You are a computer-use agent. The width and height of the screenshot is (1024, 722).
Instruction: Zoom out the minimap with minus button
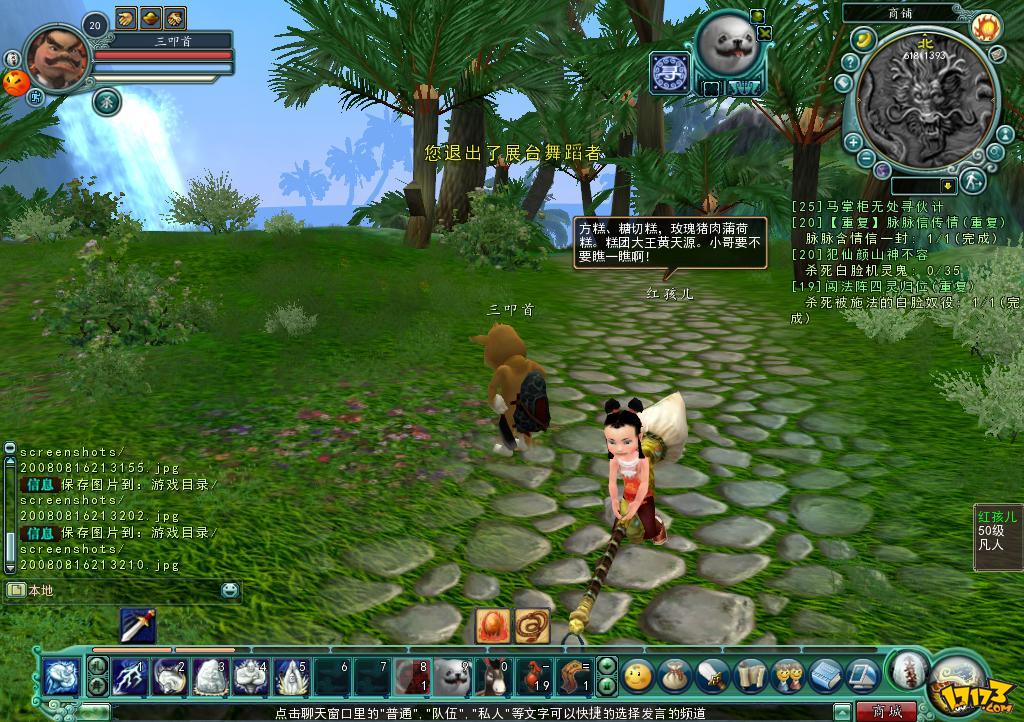click(x=865, y=158)
